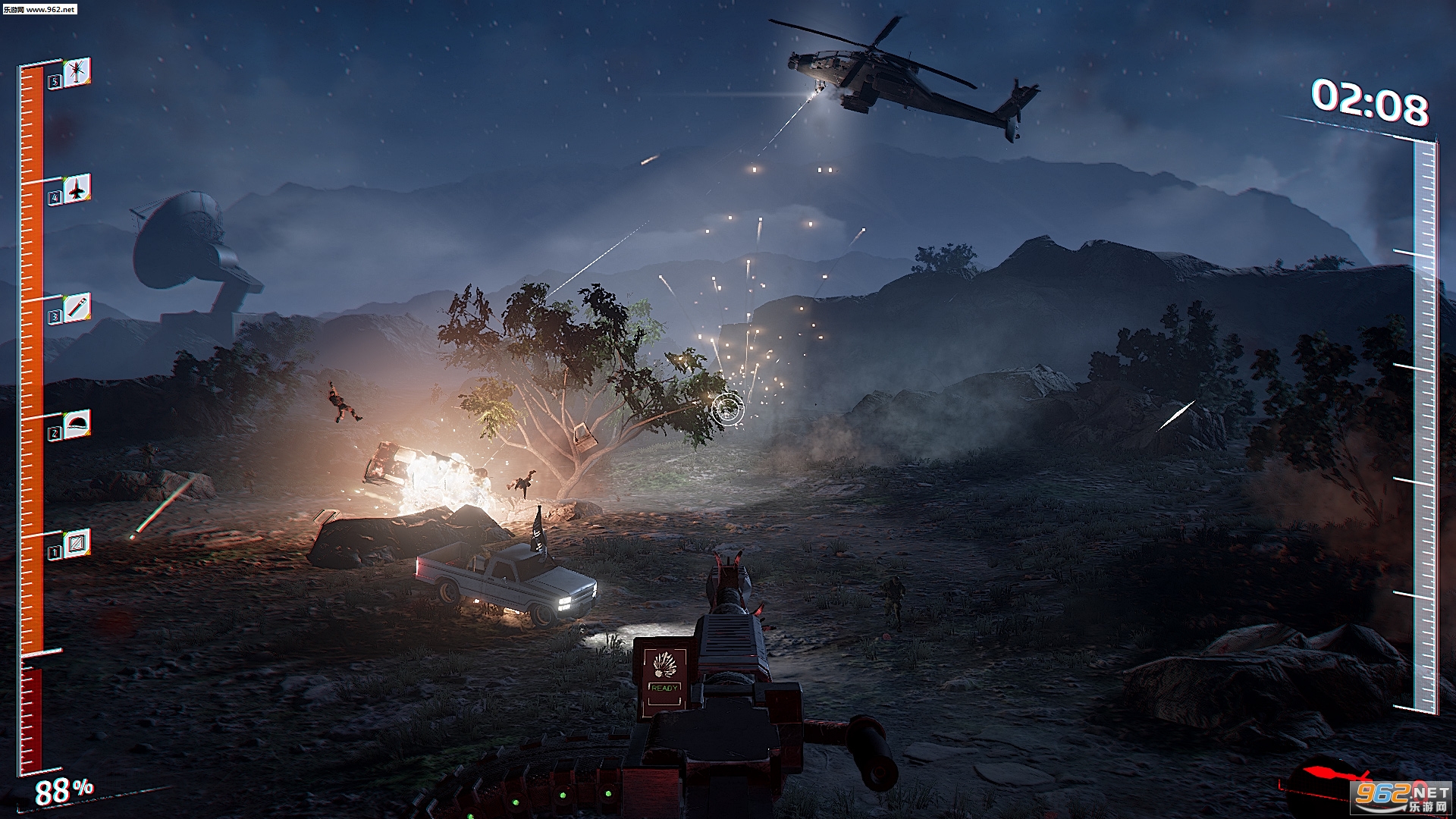Choose the soldier helmet reinforcement icon
This screenshot has width=1456, height=819.
point(77,424)
